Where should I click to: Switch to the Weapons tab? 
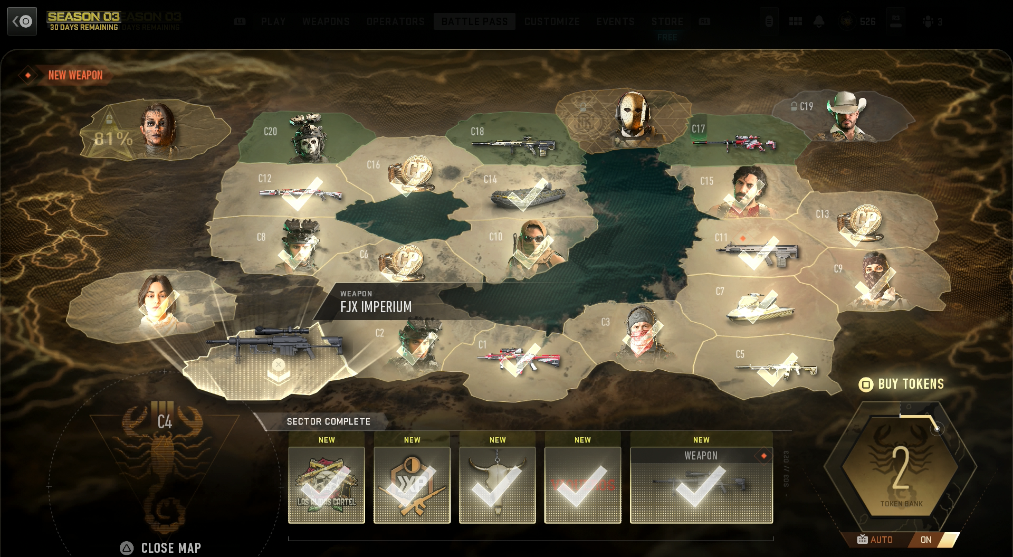pos(327,21)
